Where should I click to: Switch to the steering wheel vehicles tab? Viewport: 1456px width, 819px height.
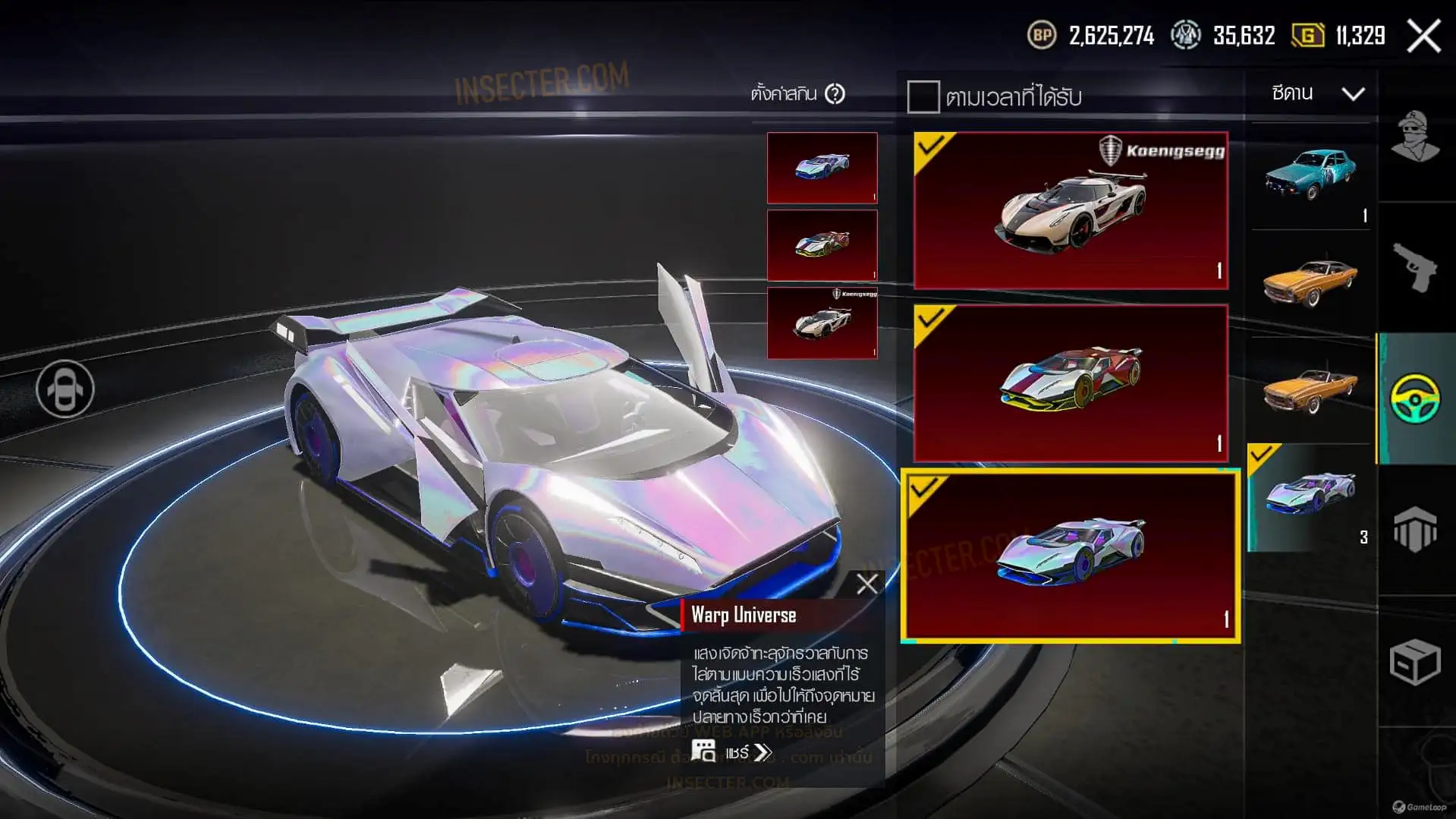pyautogui.click(x=1415, y=398)
